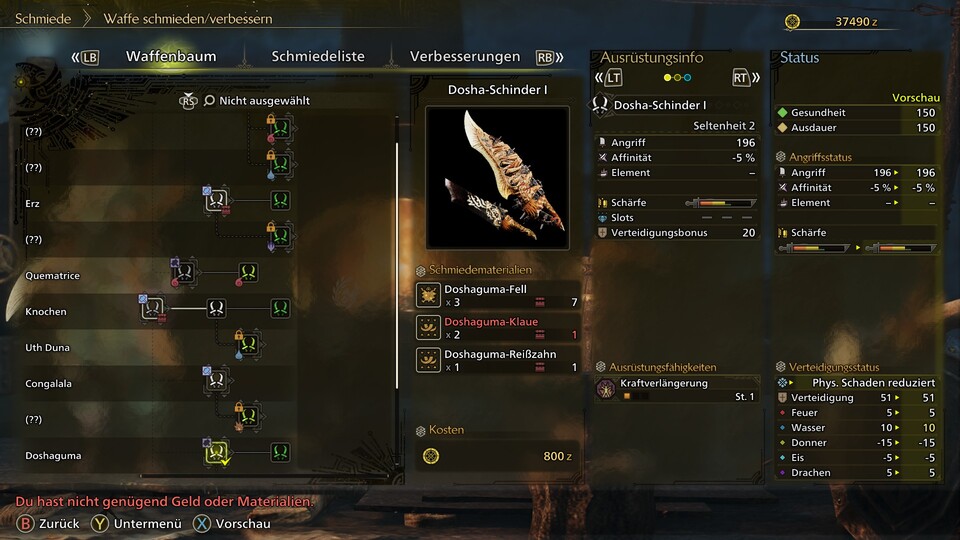Viewport: 960px width, 540px height.
Task: Choose the Doshaguma-Reißzahn material row
Action: [x=497, y=360]
